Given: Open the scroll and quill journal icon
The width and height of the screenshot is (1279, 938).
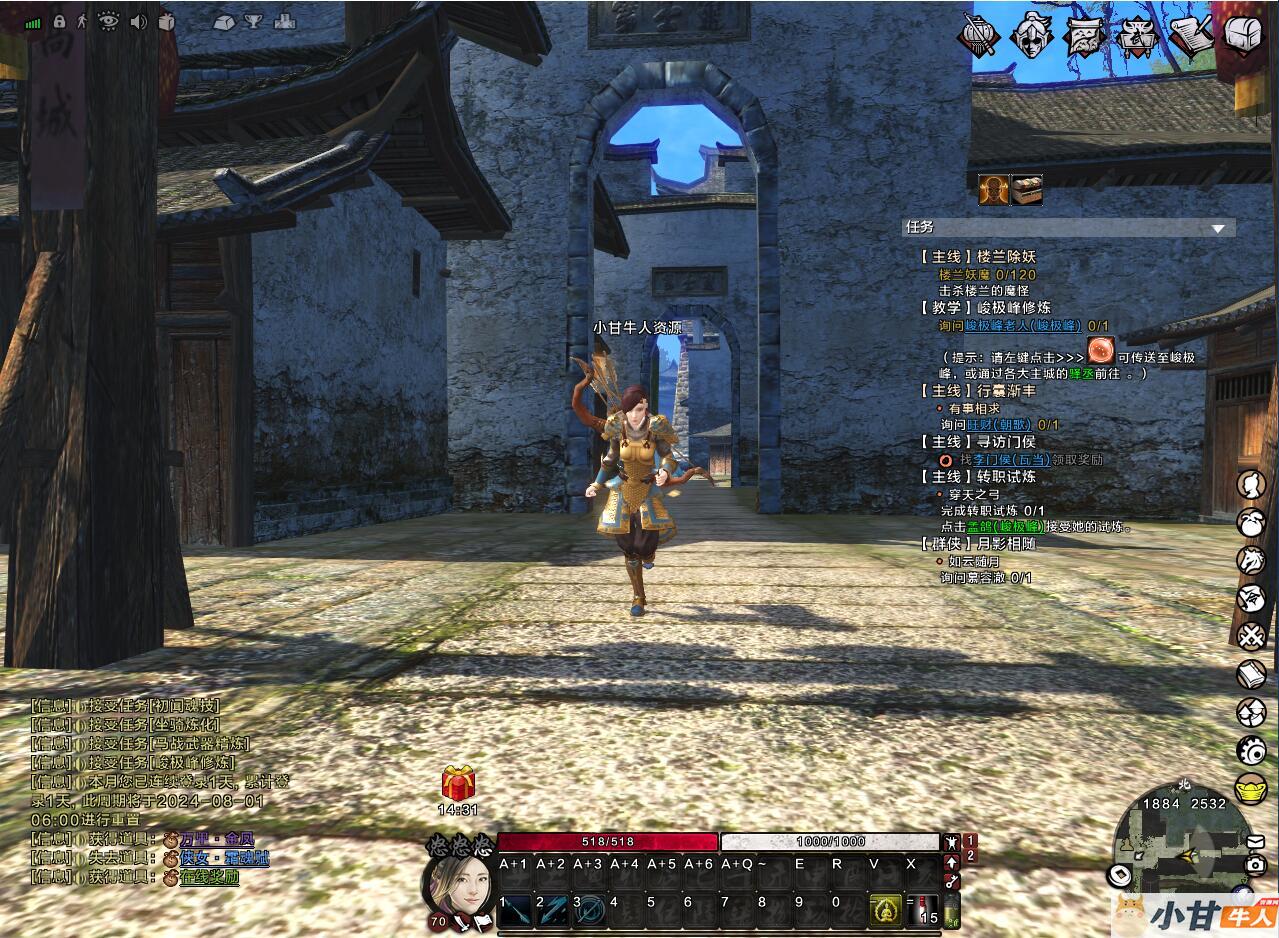Looking at the screenshot, I should [x=1190, y=35].
